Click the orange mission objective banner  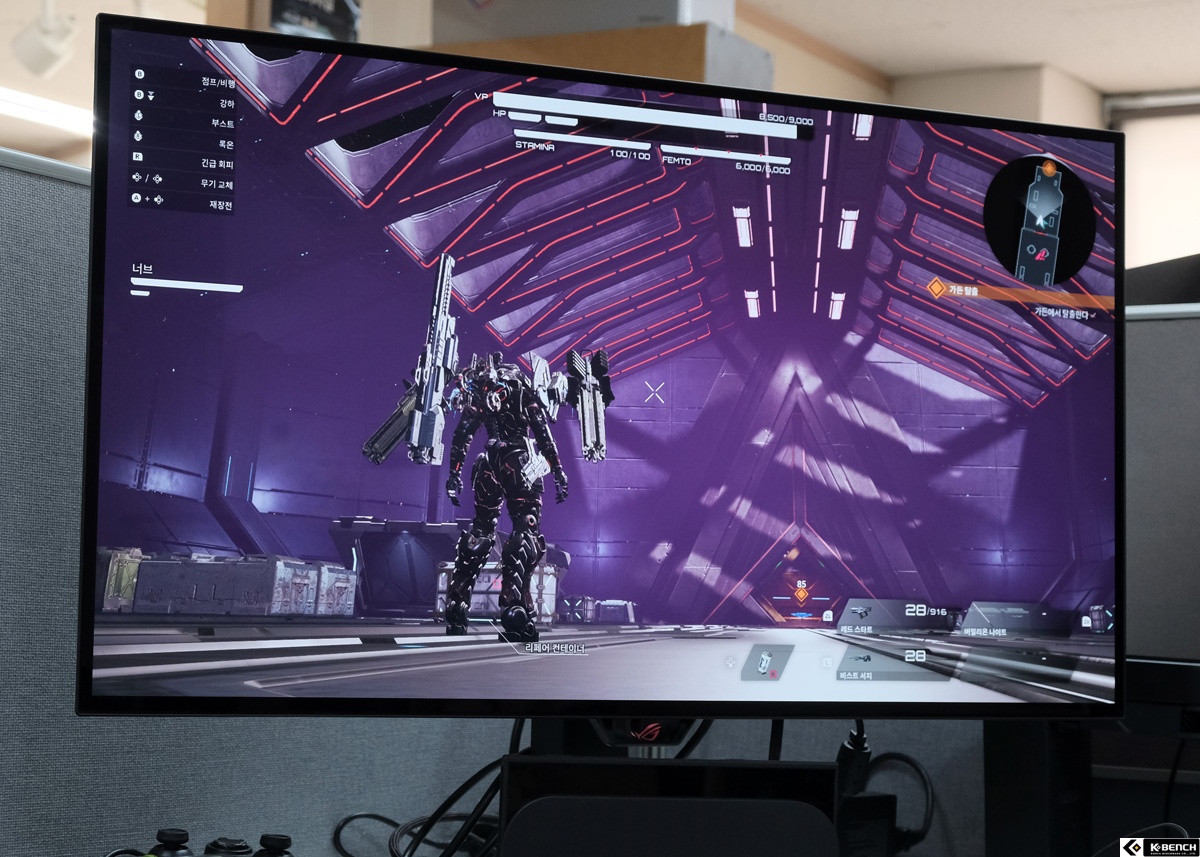(1010, 290)
